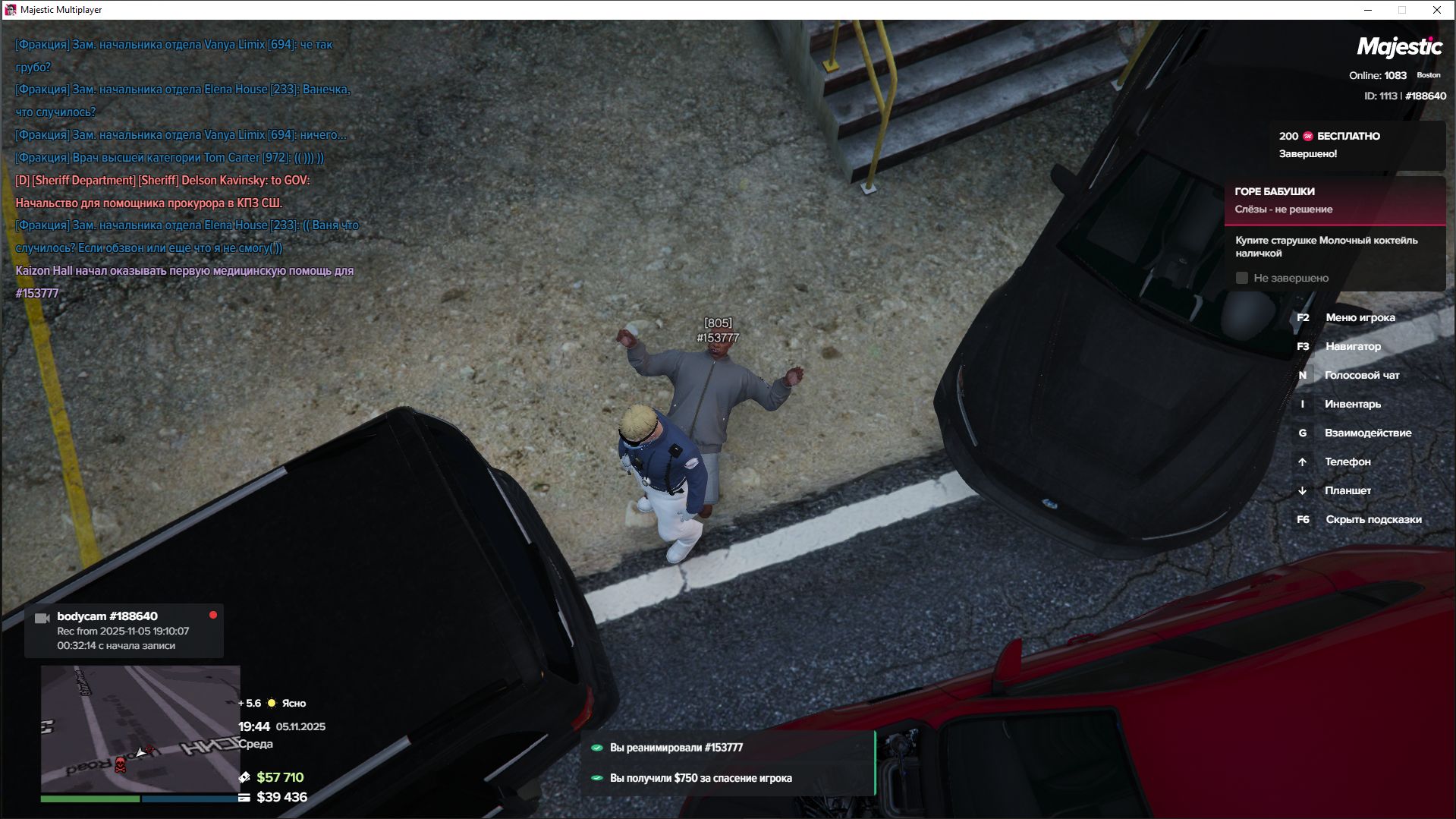Screen dimensions: 1456x819
Task: Click the Majestic logo
Action: pyautogui.click(x=1399, y=47)
